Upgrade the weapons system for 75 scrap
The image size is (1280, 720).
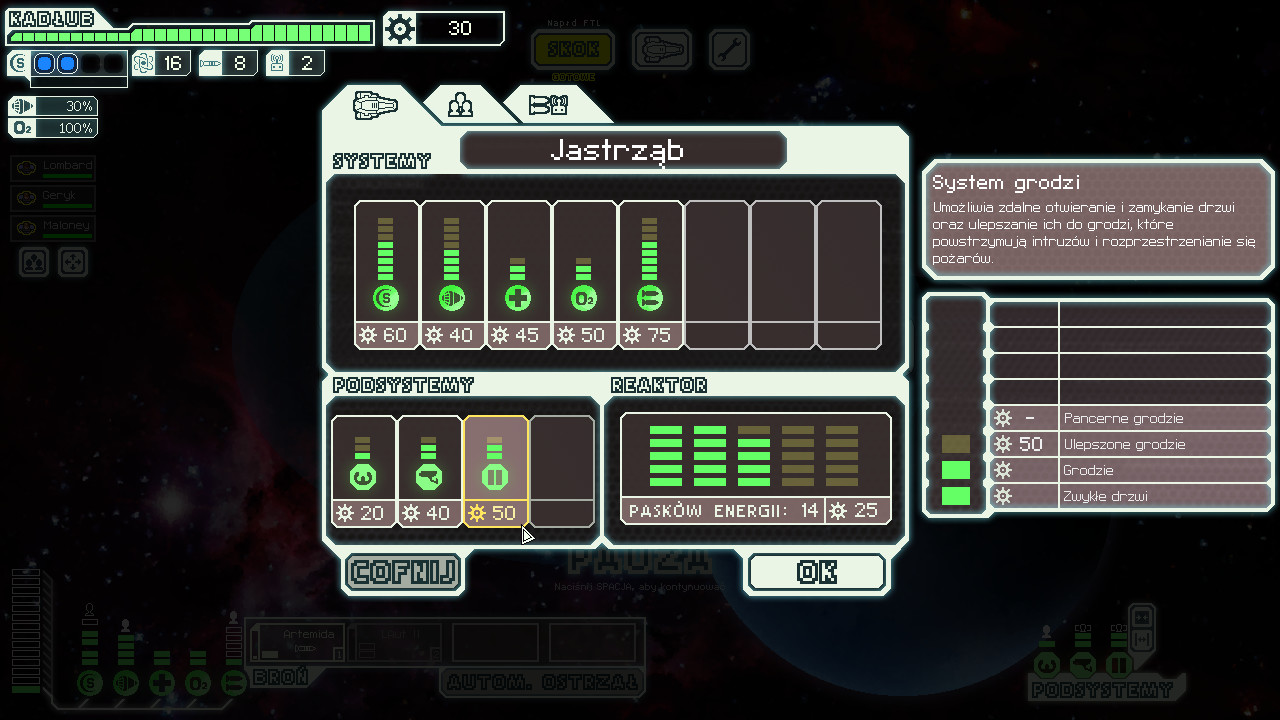coord(650,274)
